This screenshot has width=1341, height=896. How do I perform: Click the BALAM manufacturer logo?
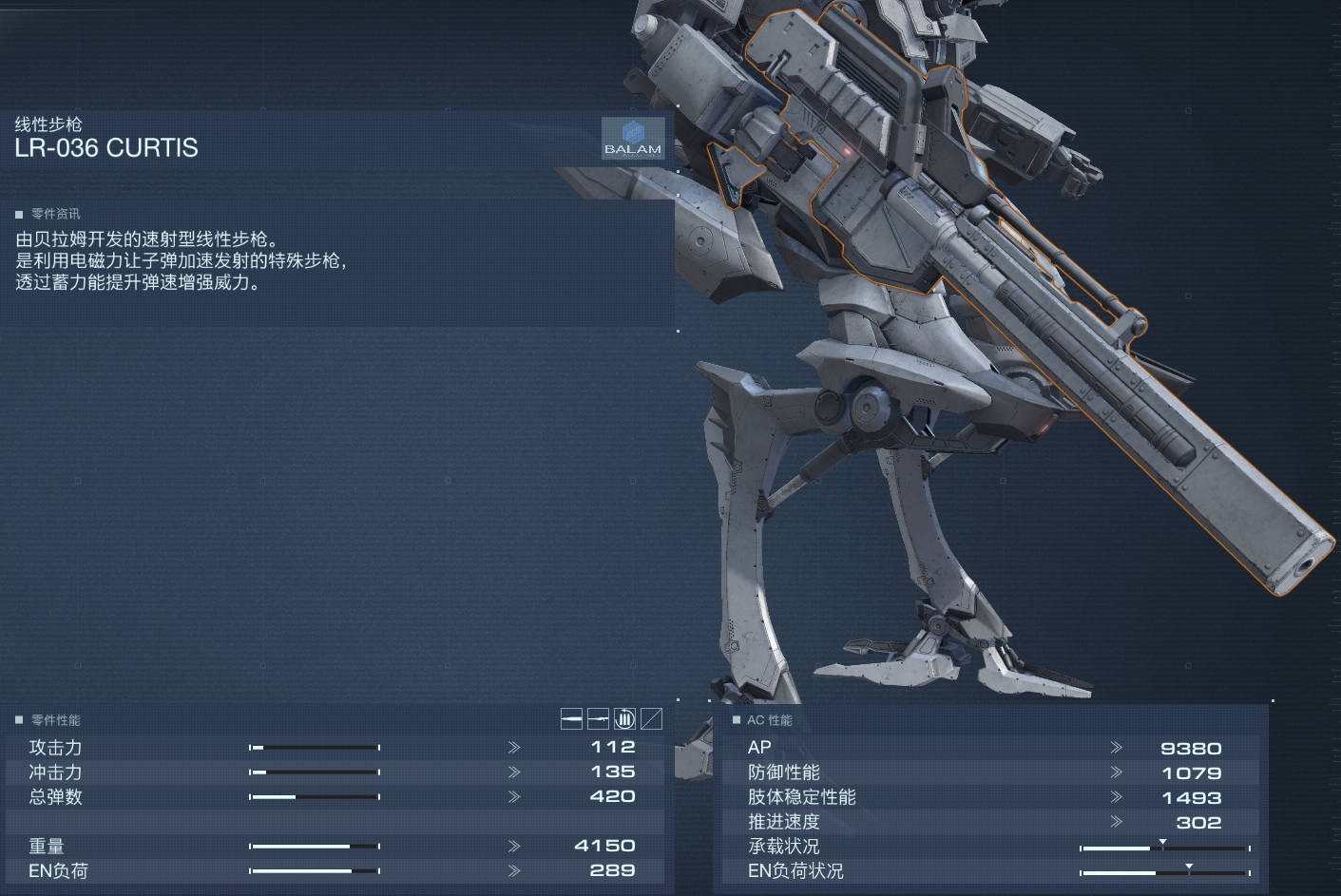[x=632, y=139]
